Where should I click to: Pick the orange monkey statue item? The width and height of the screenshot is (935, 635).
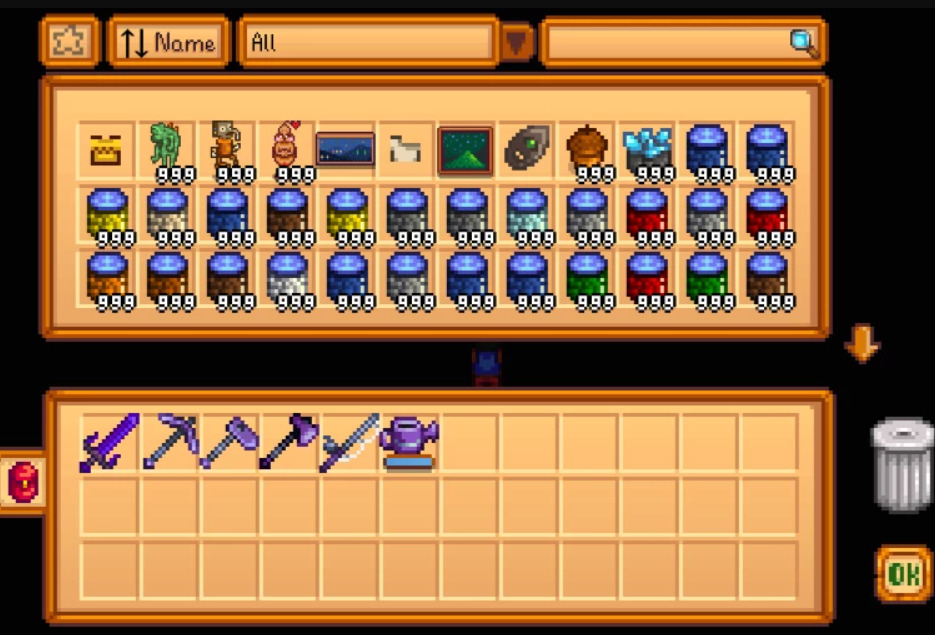pos(227,150)
